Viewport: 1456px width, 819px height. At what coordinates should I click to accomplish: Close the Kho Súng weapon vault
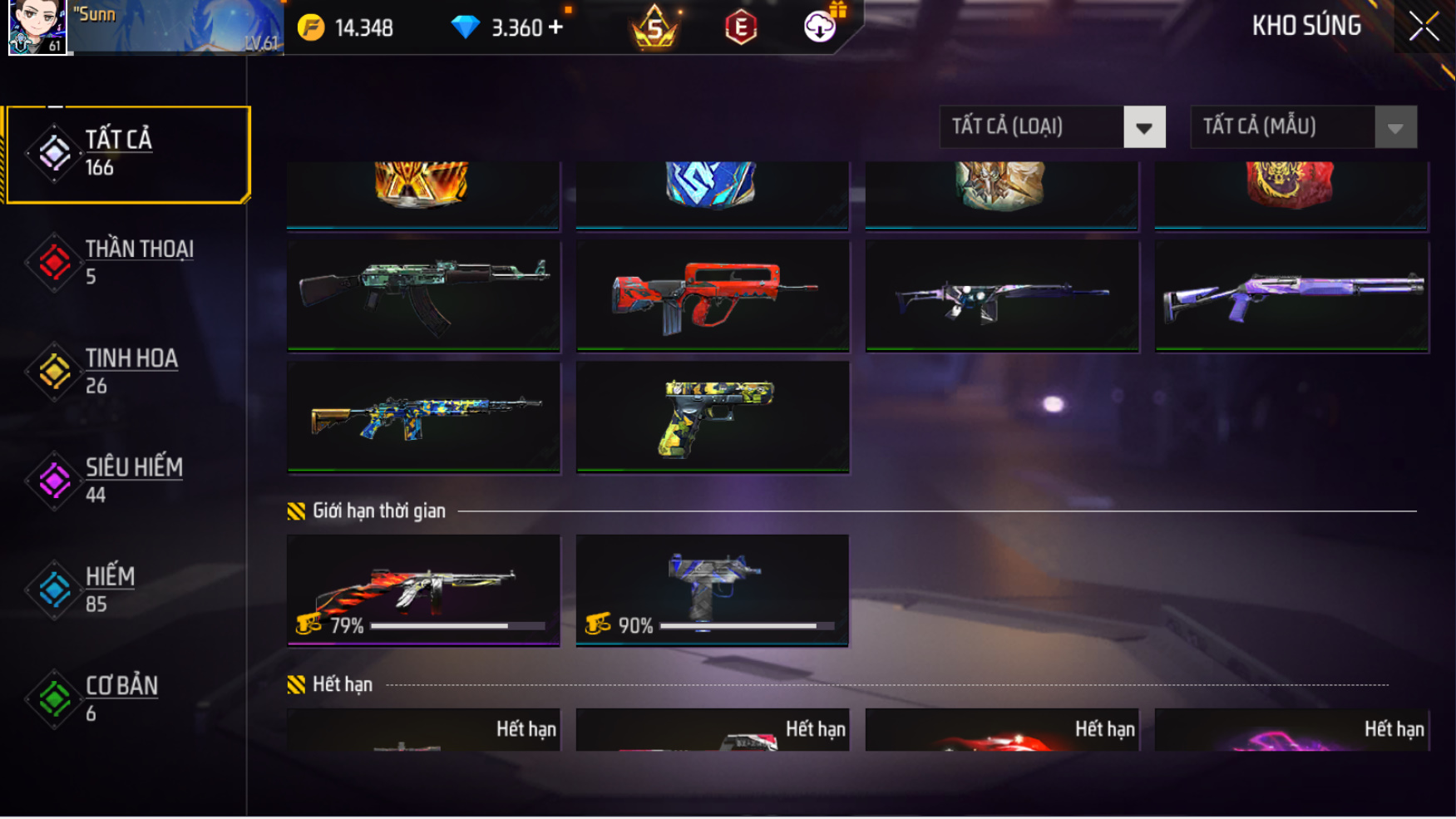[1424, 27]
